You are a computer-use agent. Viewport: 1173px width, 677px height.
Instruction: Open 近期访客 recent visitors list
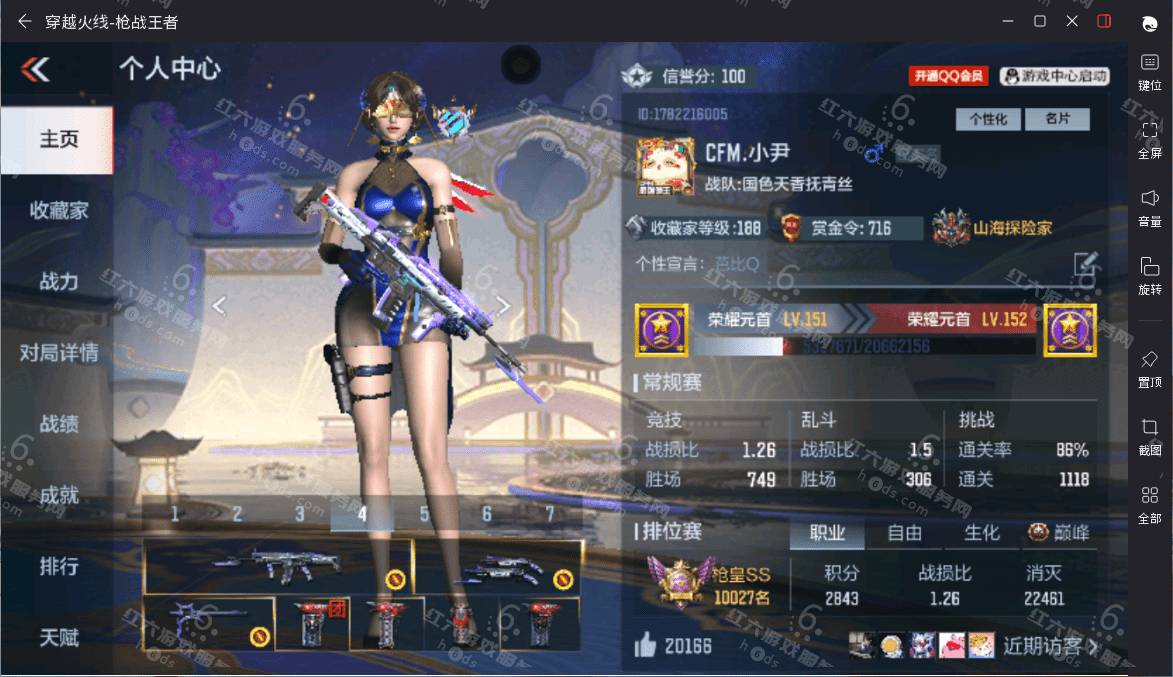(x=1050, y=646)
